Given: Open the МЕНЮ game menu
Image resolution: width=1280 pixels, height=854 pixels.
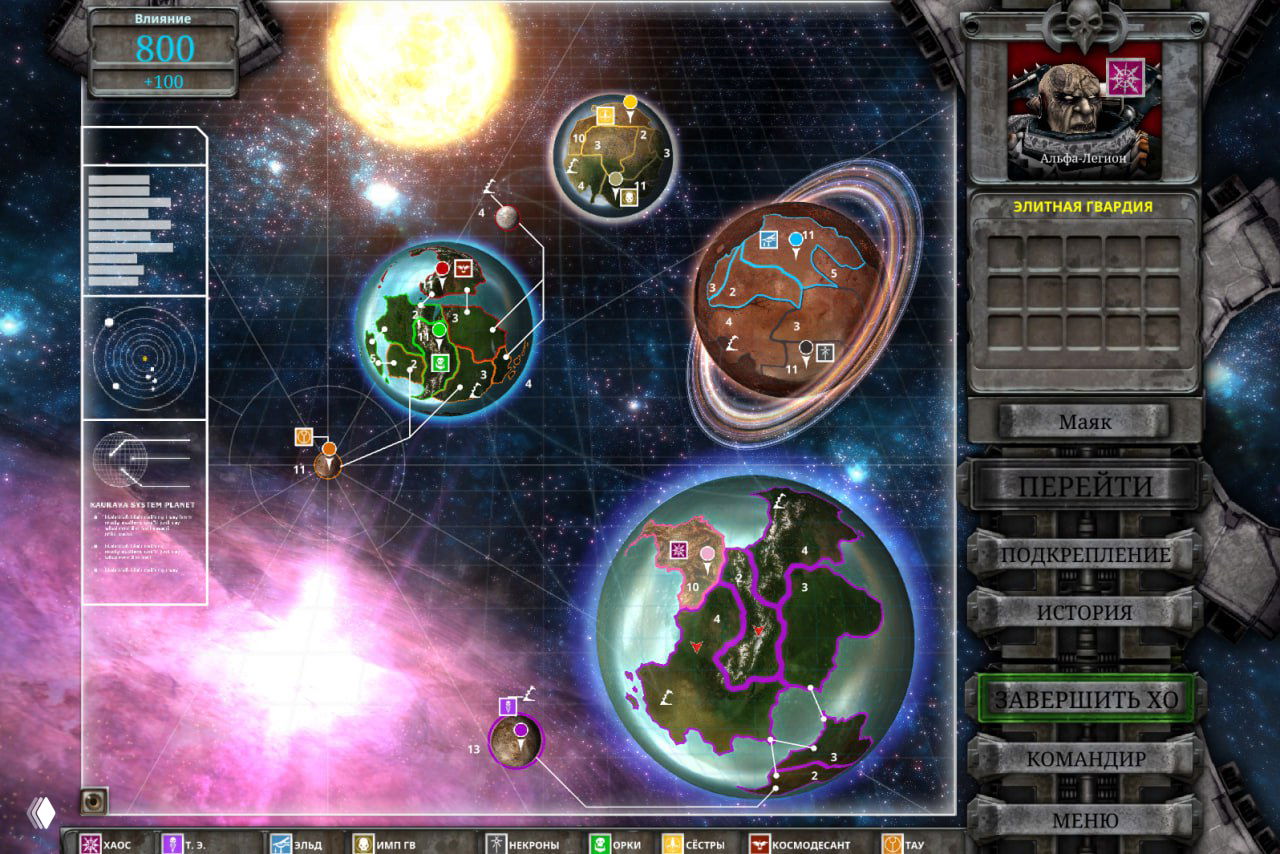Looking at the screenshot, I should coord(1085,820).
